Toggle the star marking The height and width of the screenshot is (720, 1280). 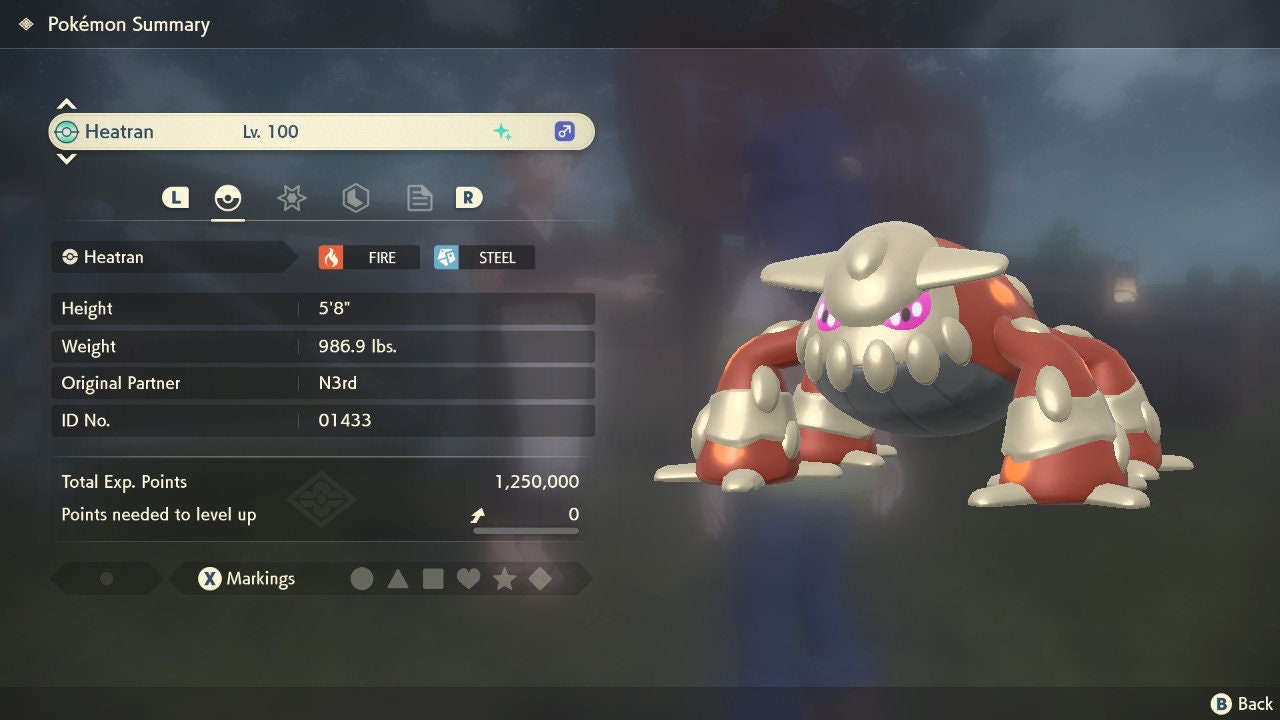(504, 579)
